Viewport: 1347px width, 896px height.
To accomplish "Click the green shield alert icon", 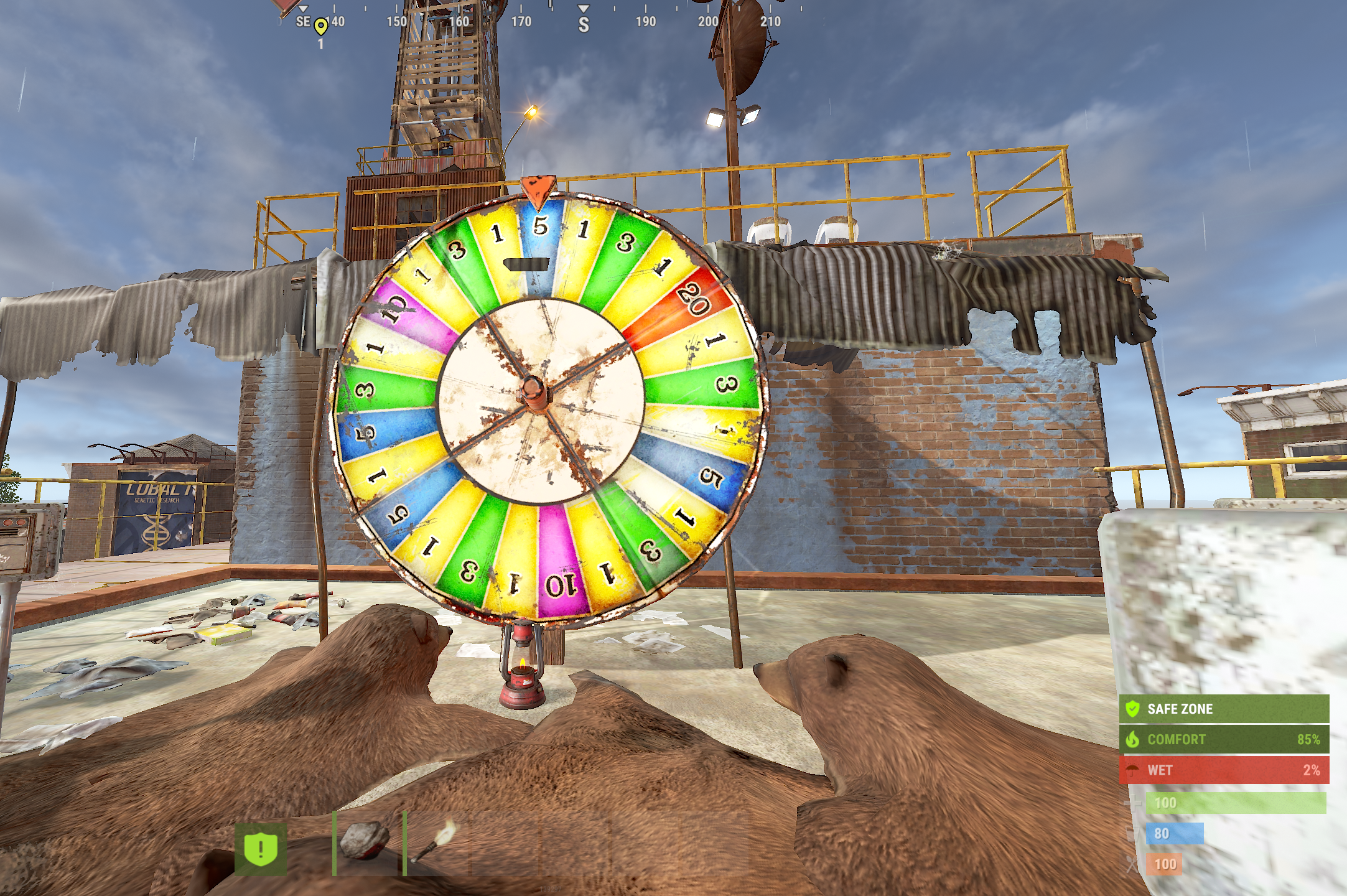I will 261,849.
